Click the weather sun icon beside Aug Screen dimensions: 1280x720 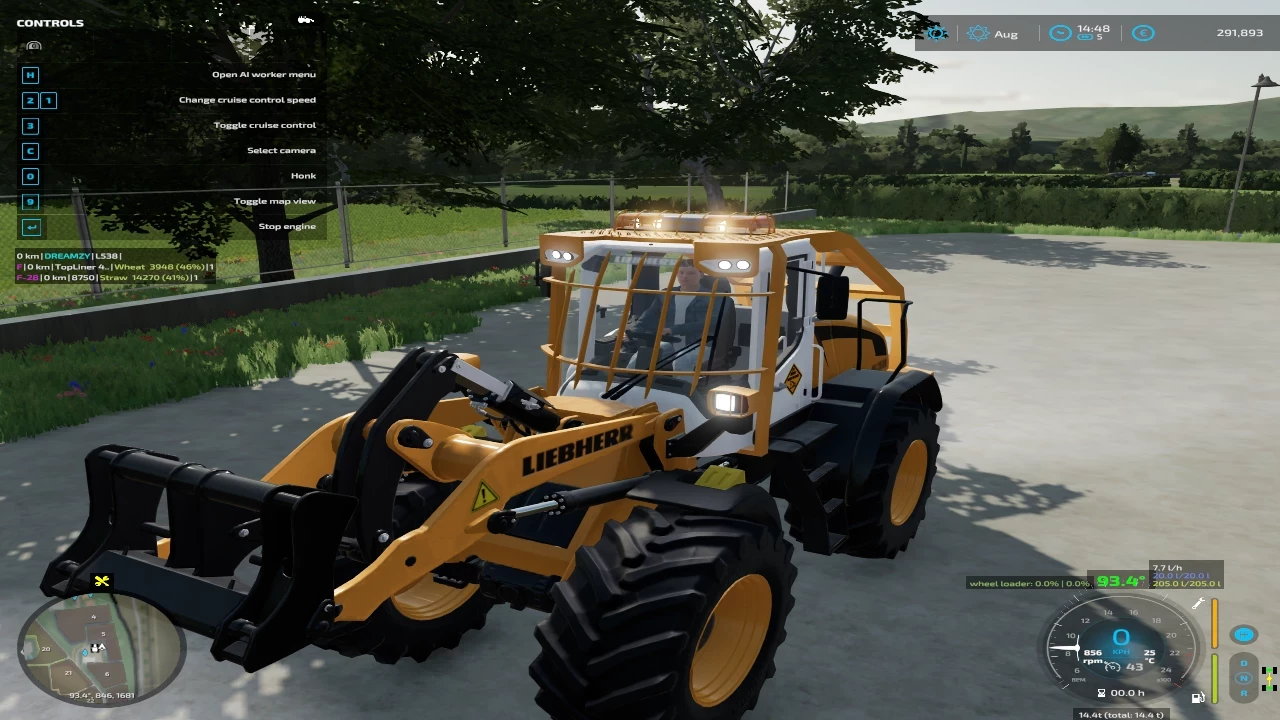pos(978,33)
